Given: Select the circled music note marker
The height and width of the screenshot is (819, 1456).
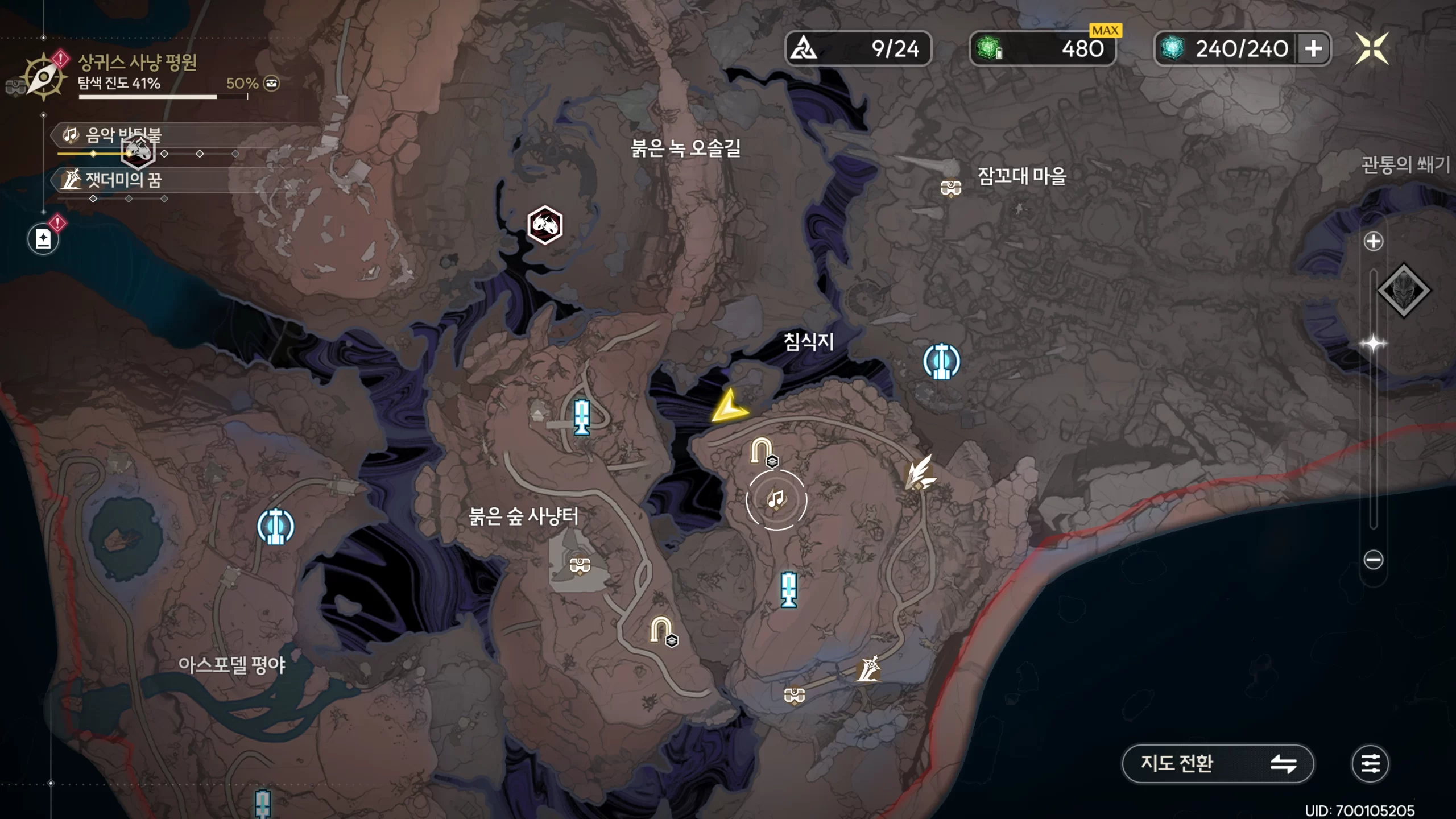Looking at the screenshot, I should click(776, 500).
